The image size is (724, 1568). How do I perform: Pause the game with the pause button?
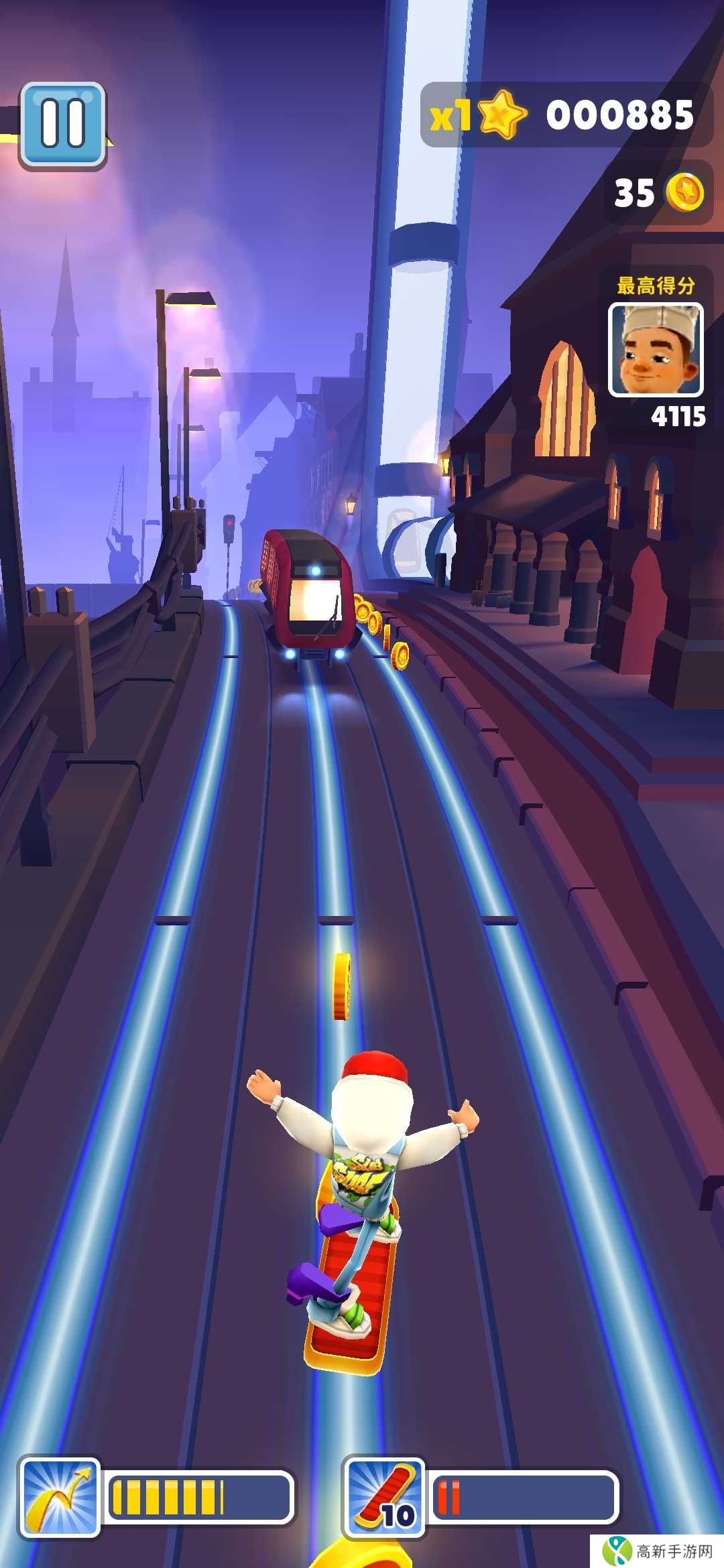click(x=63, y=125)
